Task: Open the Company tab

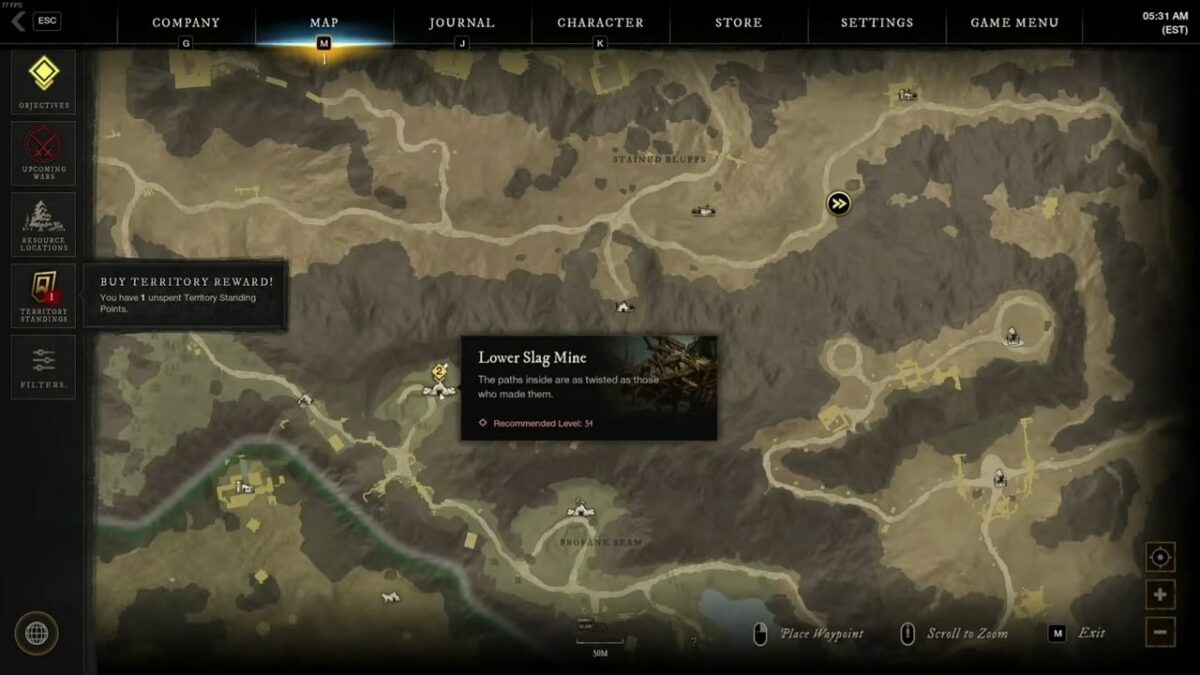Action: (186, 22)
